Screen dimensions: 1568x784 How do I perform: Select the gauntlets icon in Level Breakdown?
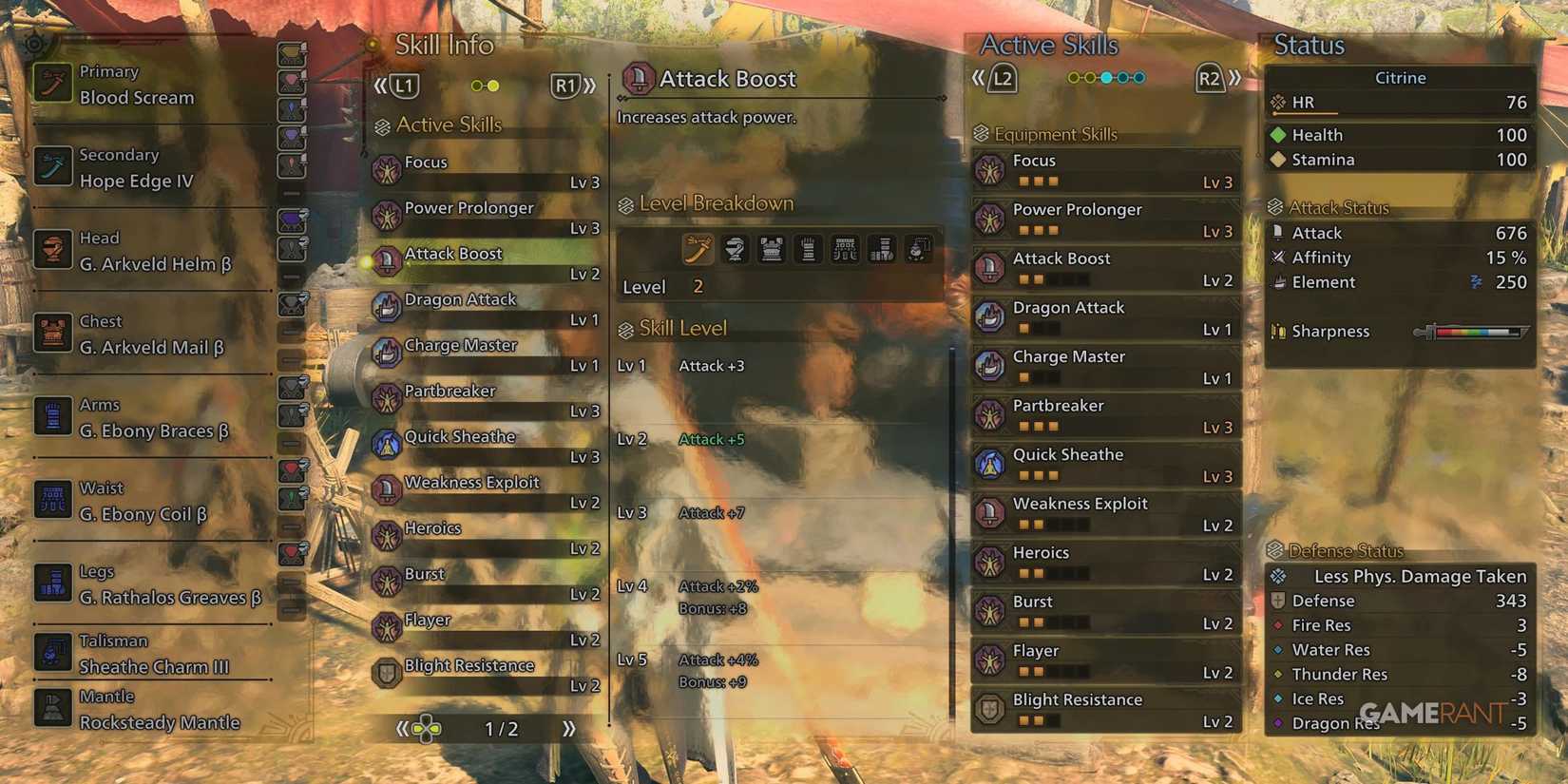(x=808, y=249)
